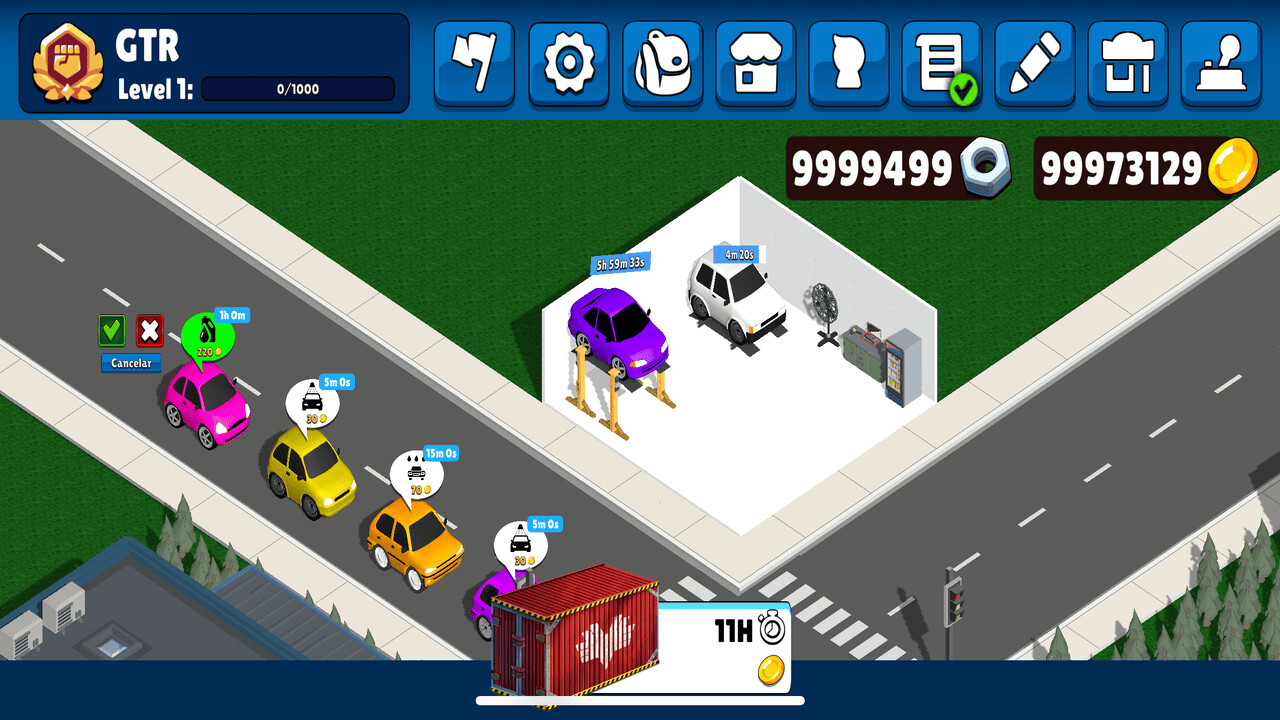Open the flag missions icon
The height and width of the screenshot is (720, 1280).
pos(475,63)
